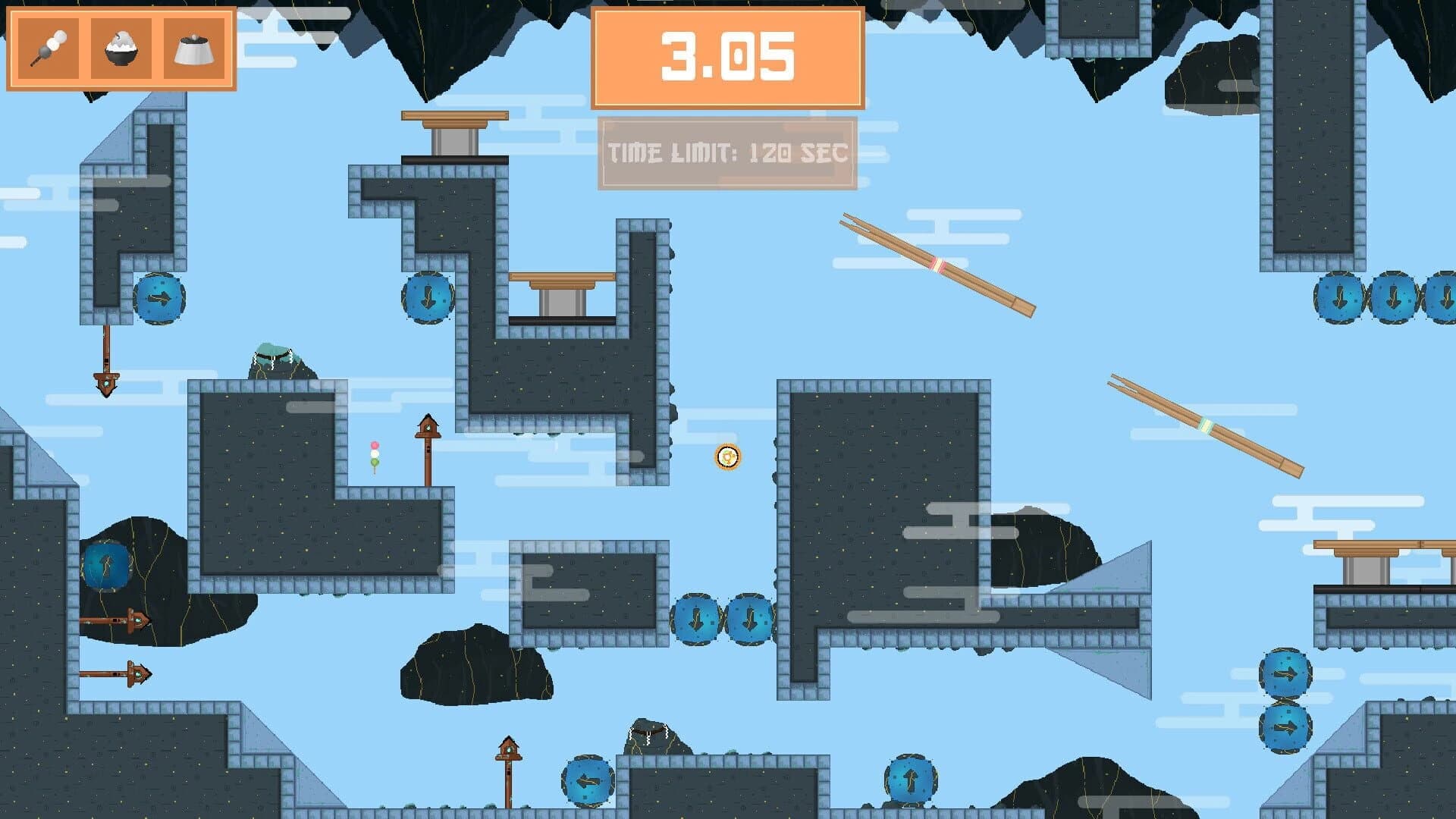Select the shaved ice bowl inventory item
1456x819 pixels.
click(x=121, y=47)
